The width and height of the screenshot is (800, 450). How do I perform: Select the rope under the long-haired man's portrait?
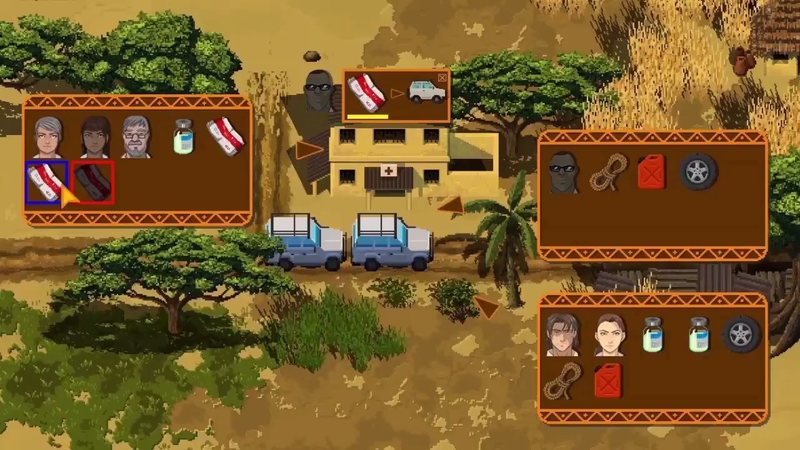click(563, 380)
